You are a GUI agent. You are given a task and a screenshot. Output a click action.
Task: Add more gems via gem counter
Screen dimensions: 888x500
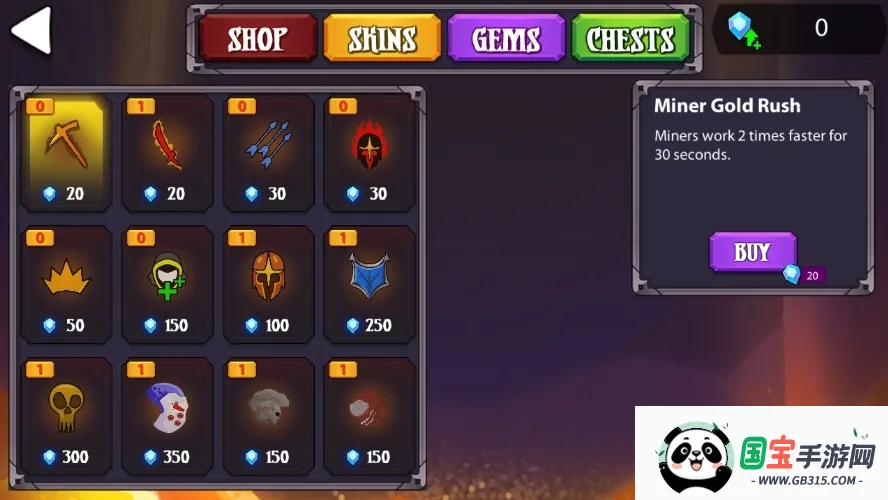pyautogui.click(x=741, y=31)
